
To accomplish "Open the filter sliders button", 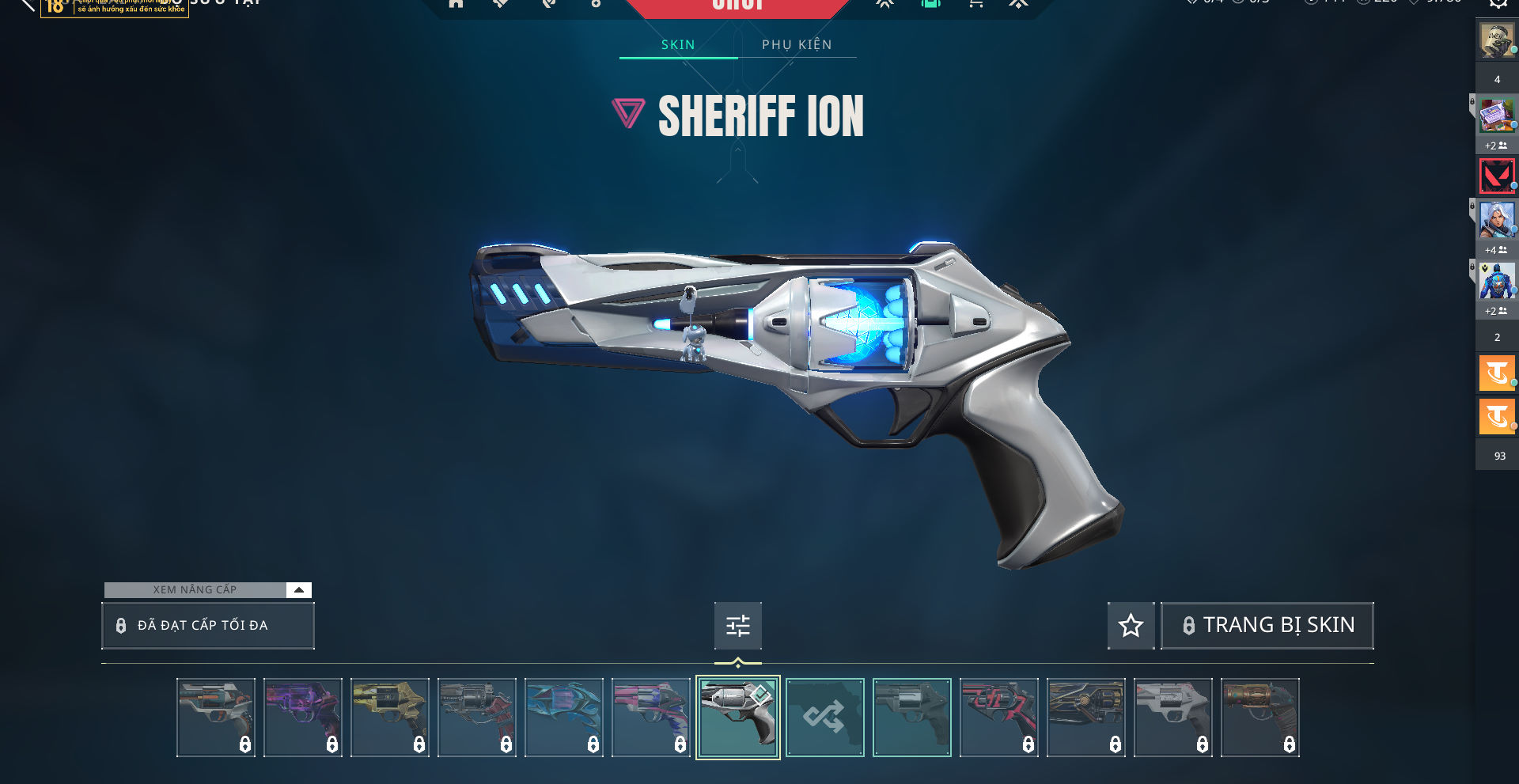I will (737, 626).
